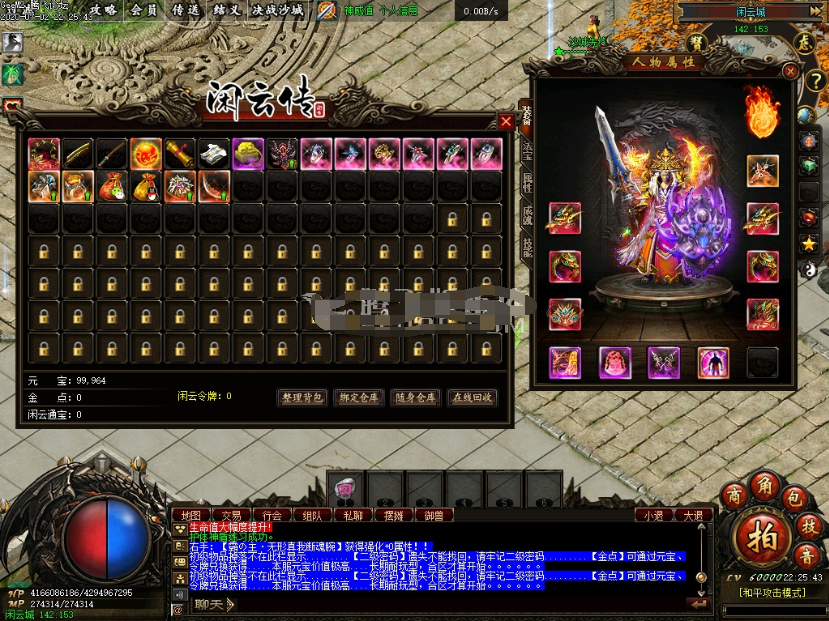The width and height of the screenshot is (829, 621).
Task: Select the red fire orb item
Action: coord(146,153)
